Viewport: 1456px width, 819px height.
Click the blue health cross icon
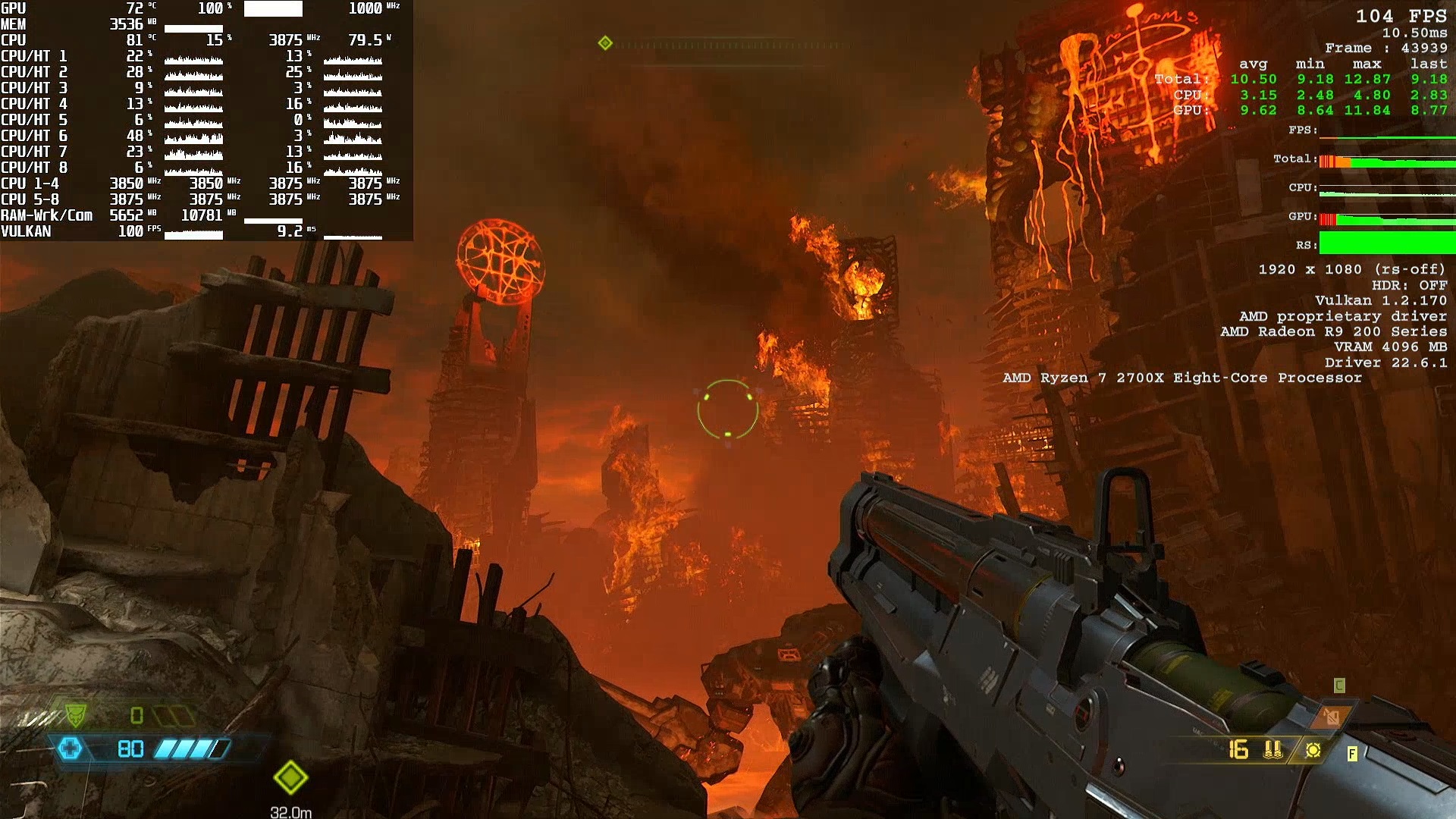click(70, 749)
